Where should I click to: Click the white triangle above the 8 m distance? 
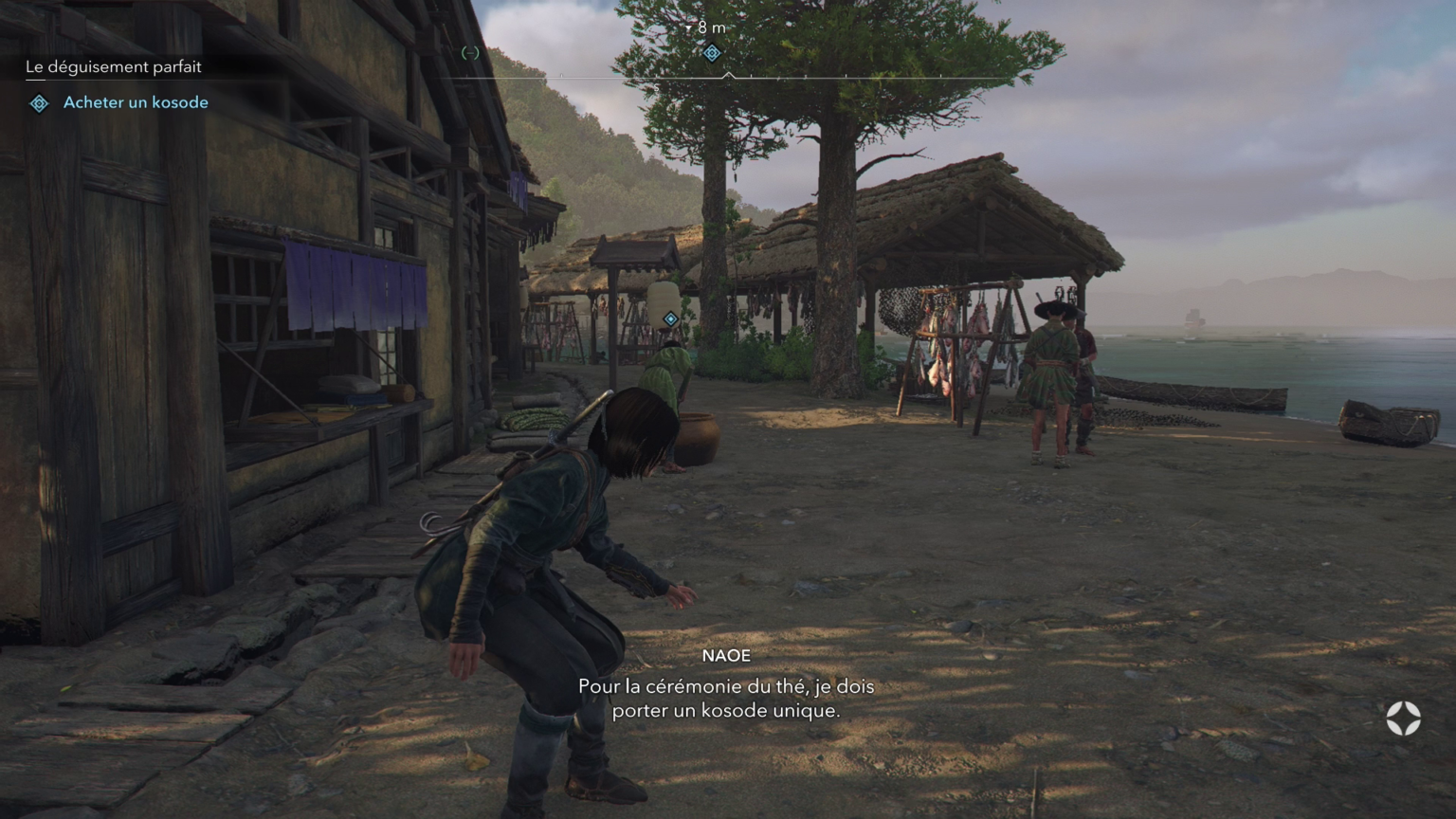[x=689, y=27]
